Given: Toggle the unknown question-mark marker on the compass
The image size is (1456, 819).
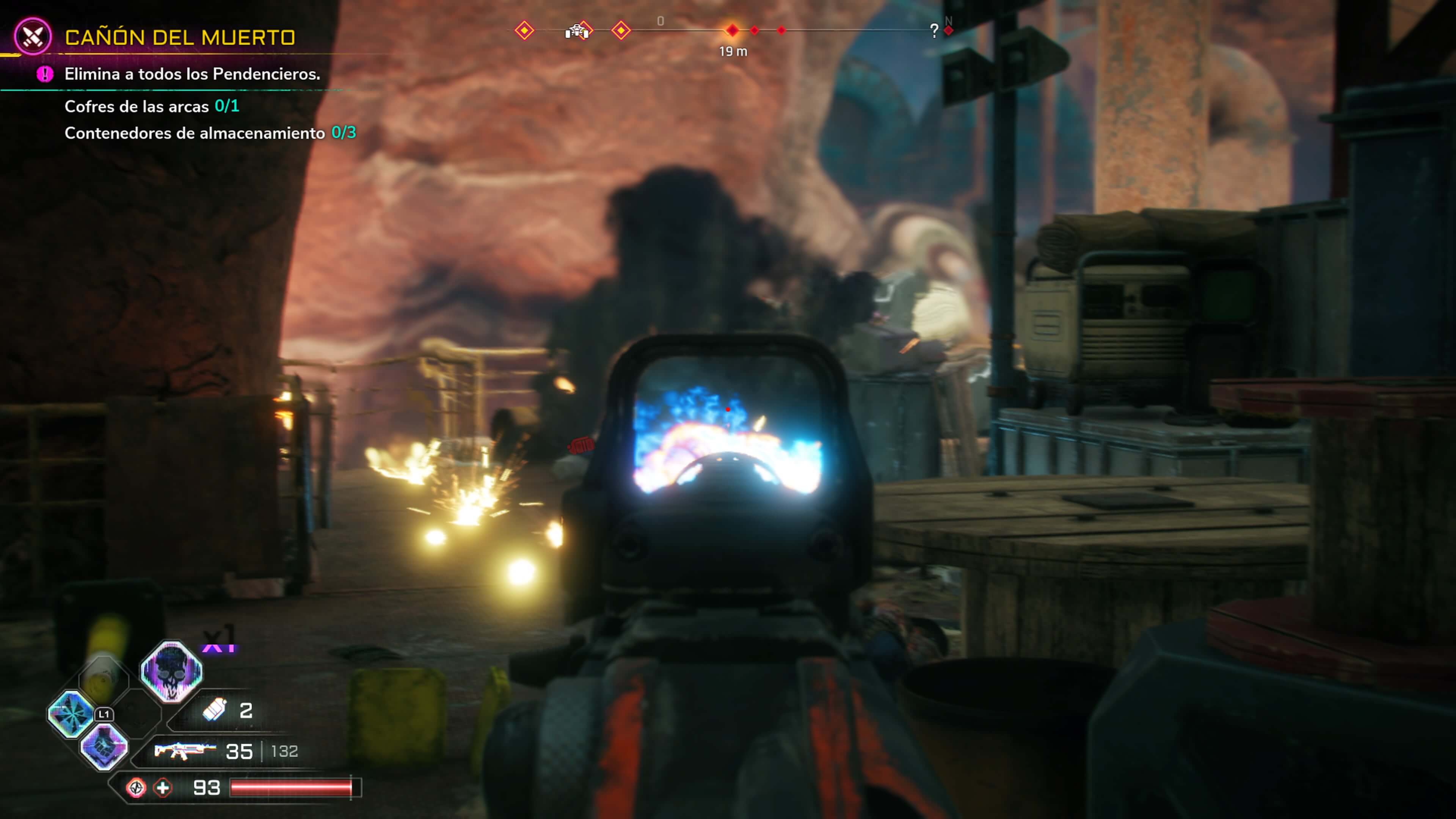Looking at the screenshot, I should tap(935, 30).
